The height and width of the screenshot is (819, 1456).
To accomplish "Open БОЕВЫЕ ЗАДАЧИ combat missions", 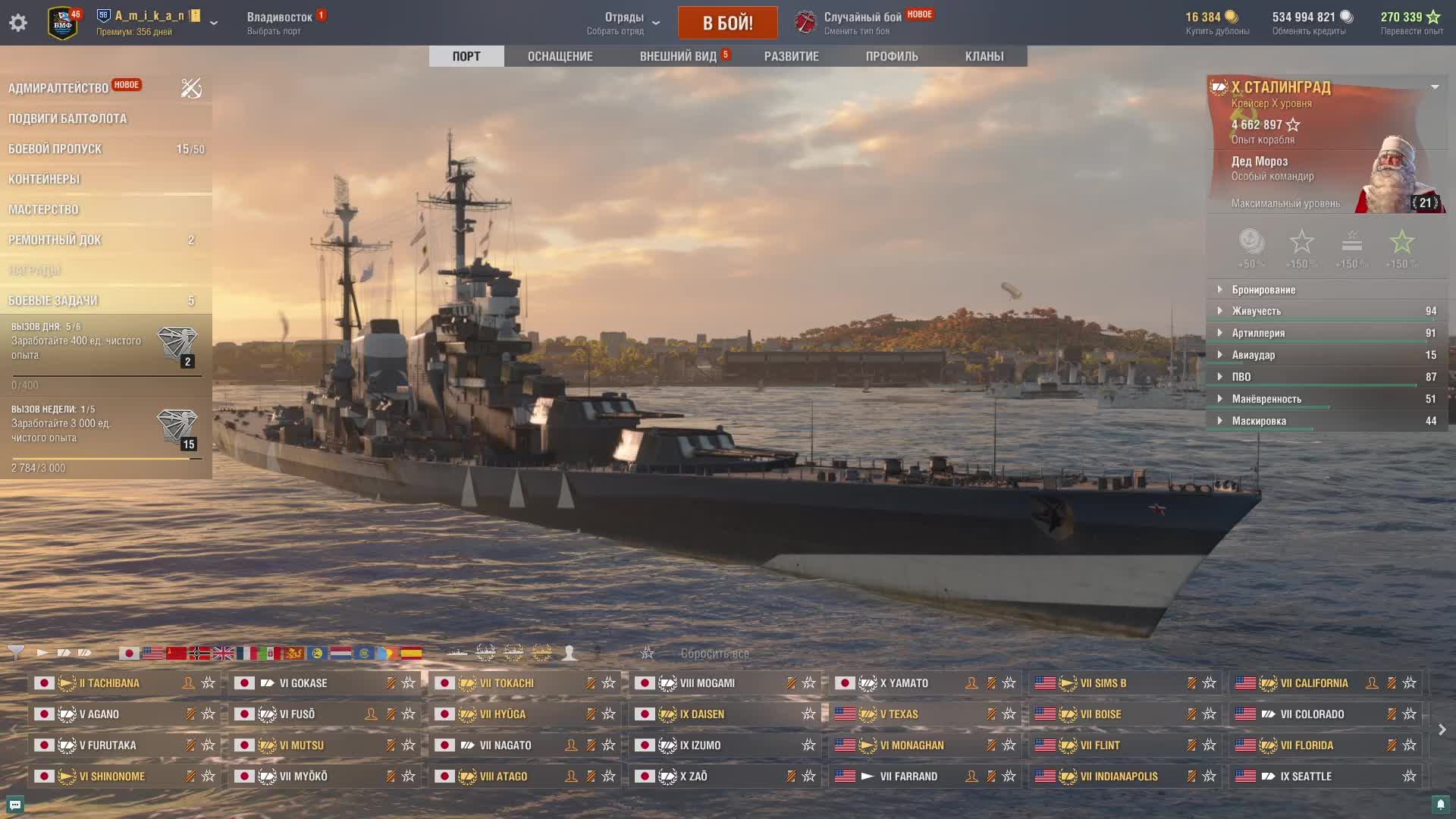I will point(53,300).
